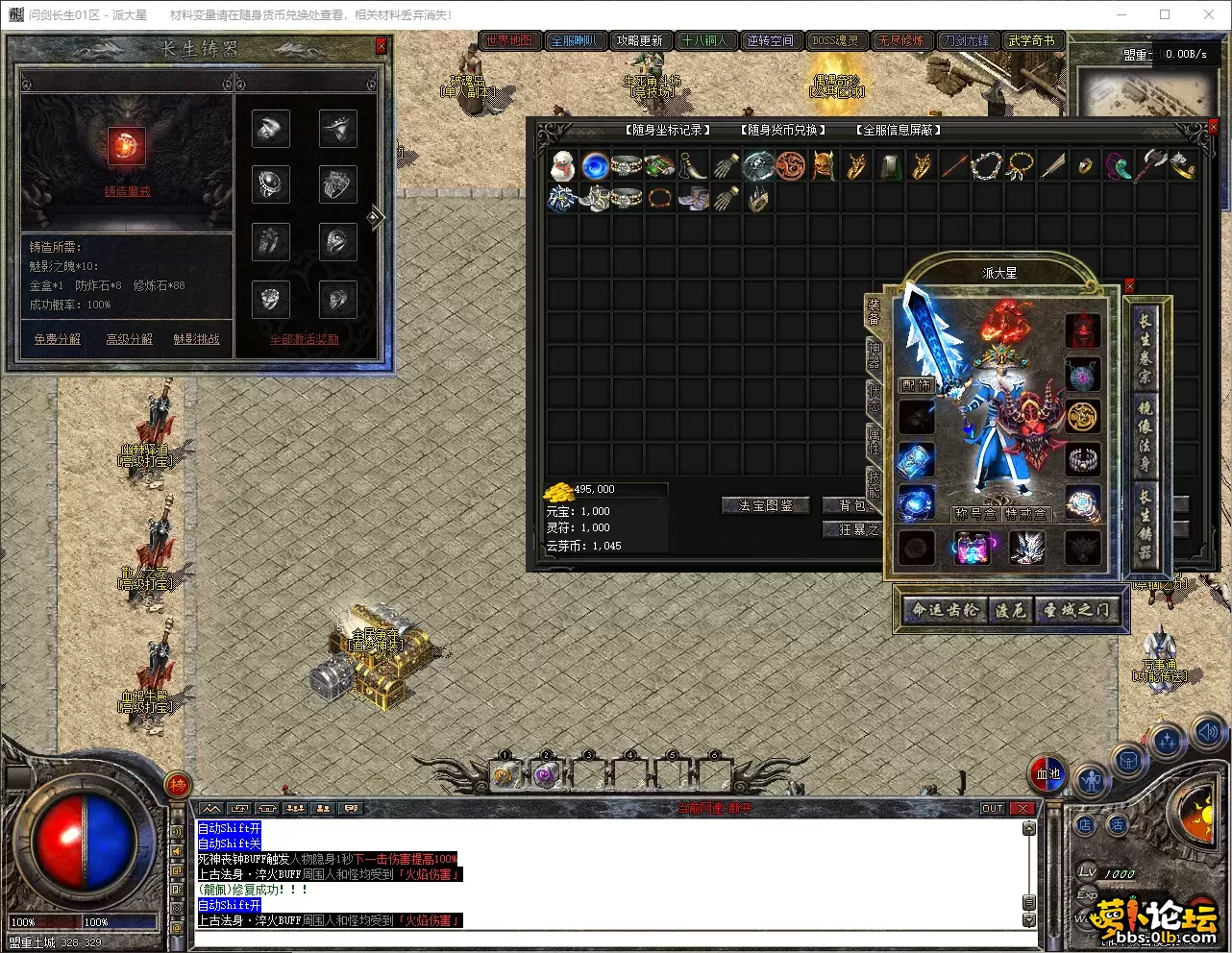
Task: Open the 魅影挑战 challenge link
Action: point(196,339)
